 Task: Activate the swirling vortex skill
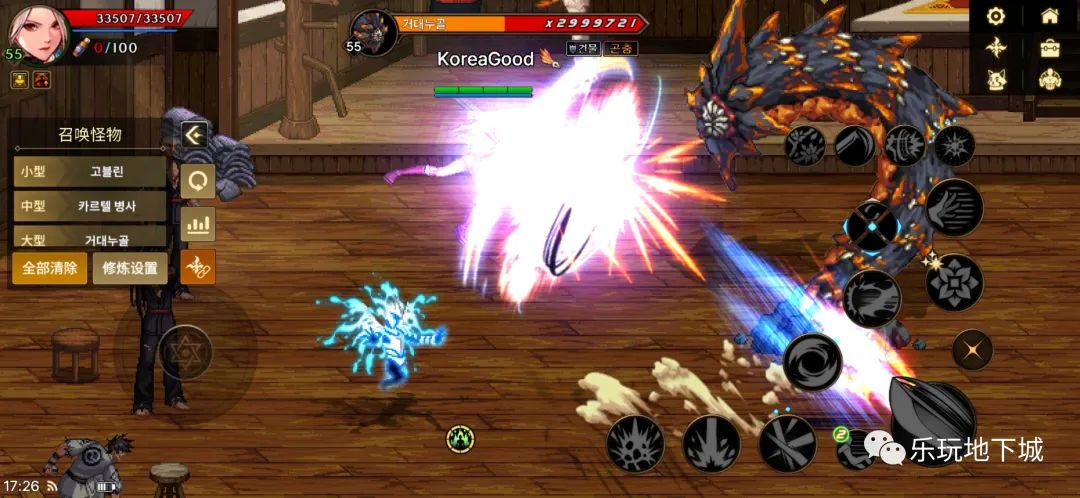811,362
